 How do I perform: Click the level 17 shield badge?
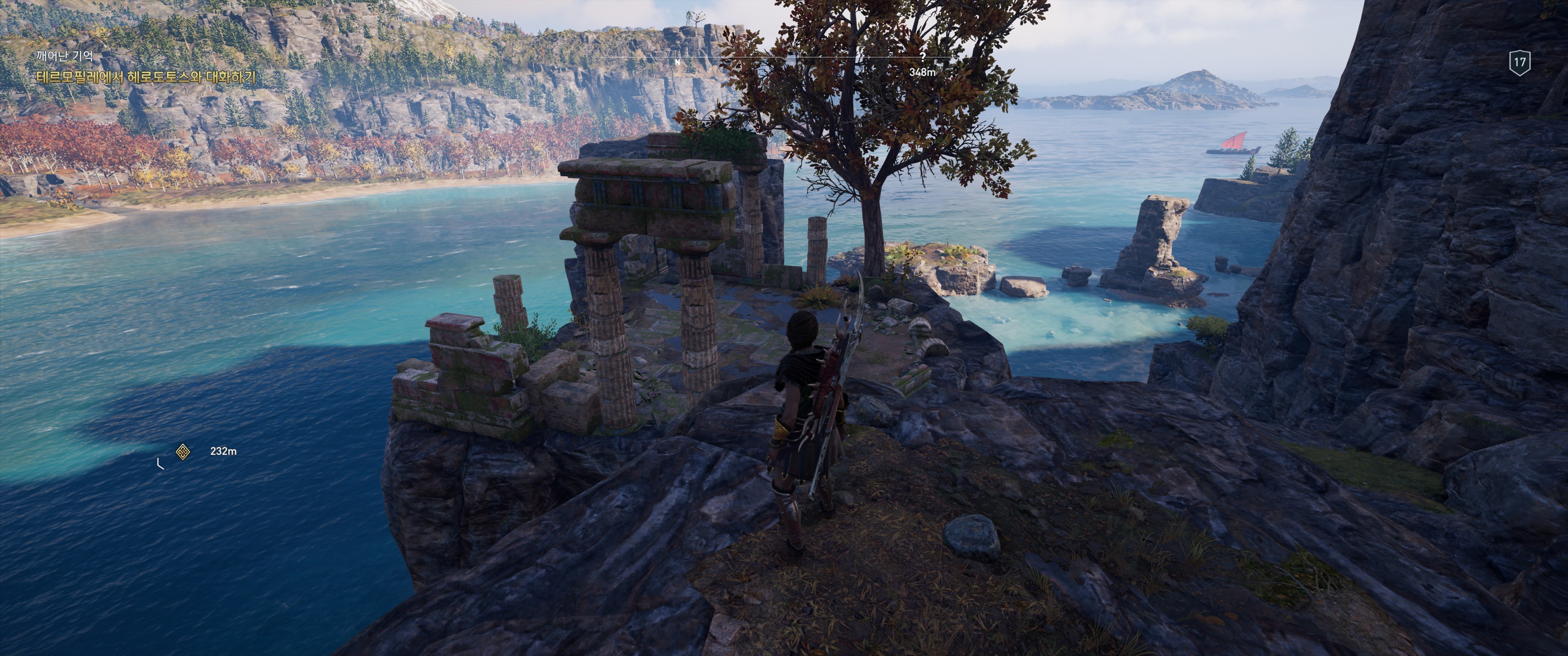click(1520, 62)
